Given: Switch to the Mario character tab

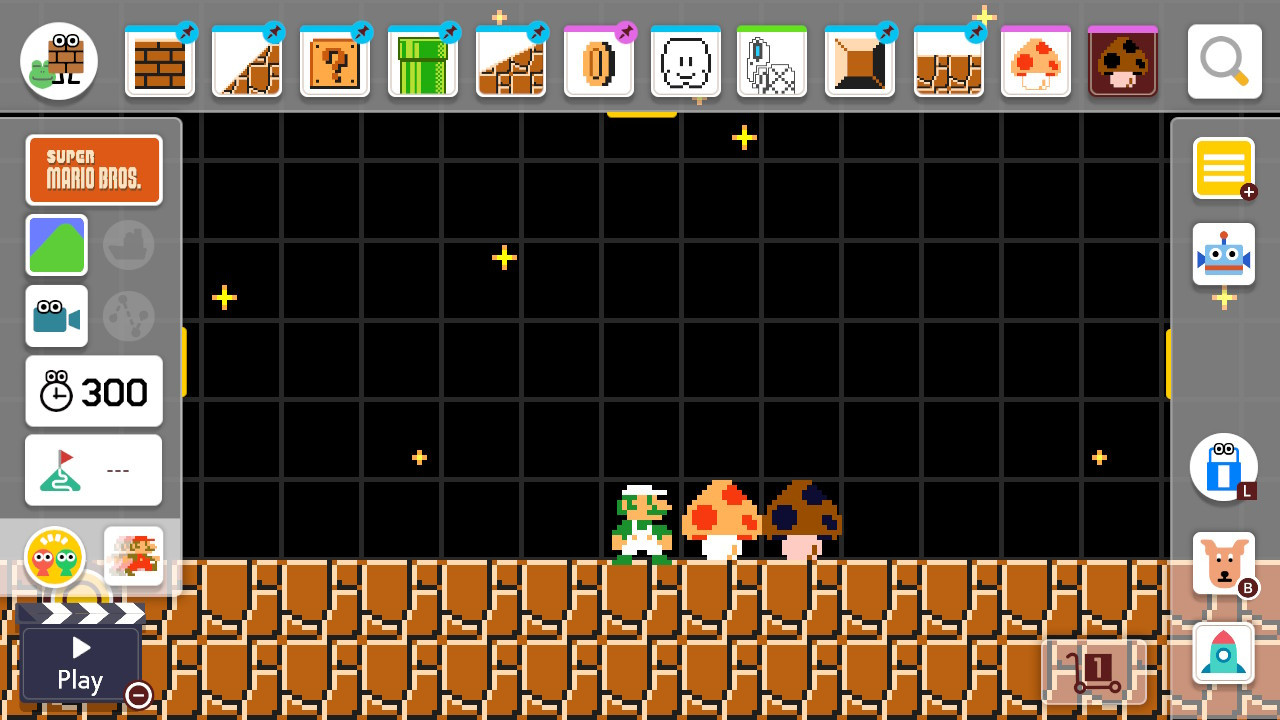Looking at the screenshot, I should point(133,555).
